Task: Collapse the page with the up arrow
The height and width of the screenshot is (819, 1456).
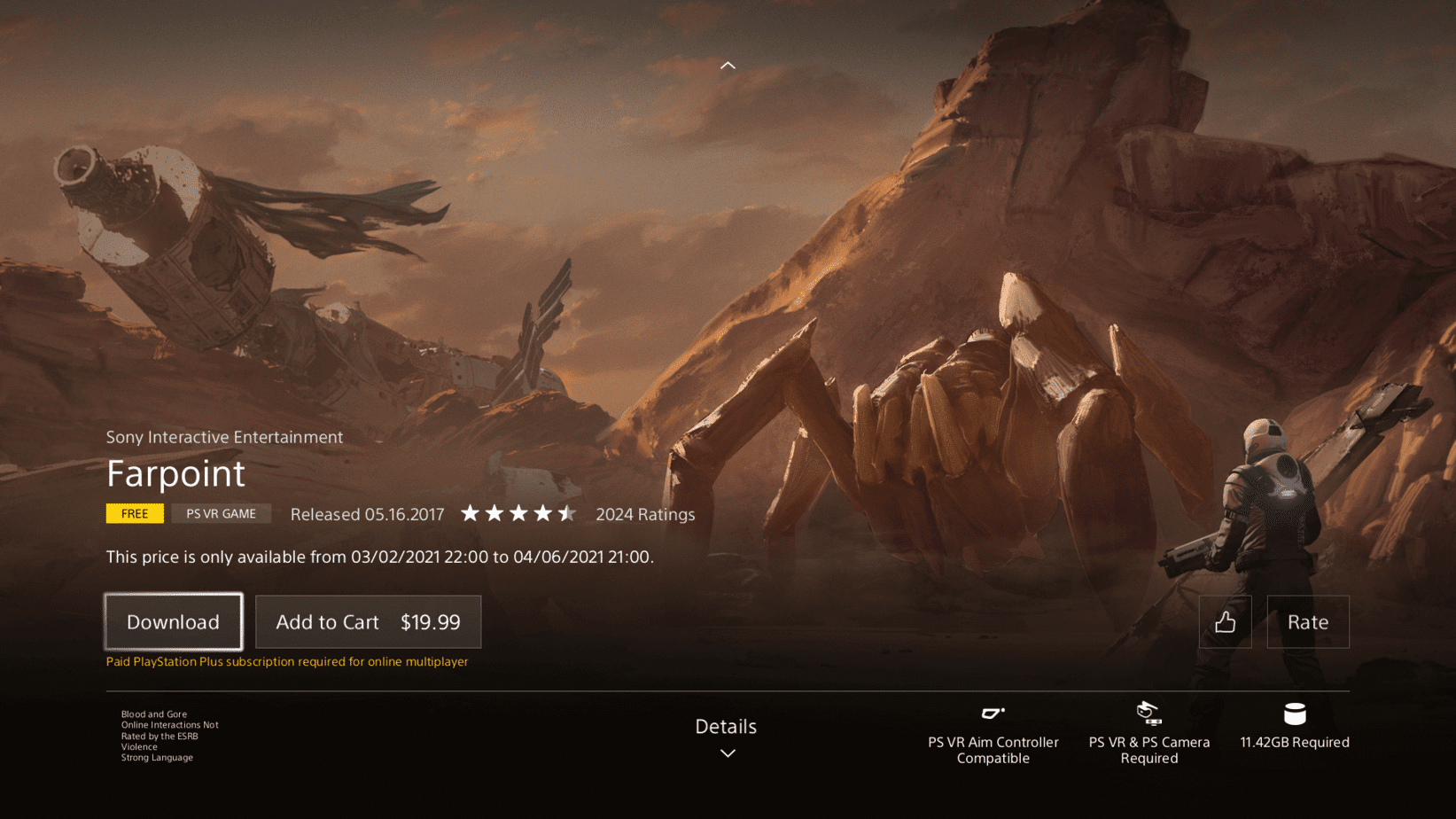Action: coord(728,65)
